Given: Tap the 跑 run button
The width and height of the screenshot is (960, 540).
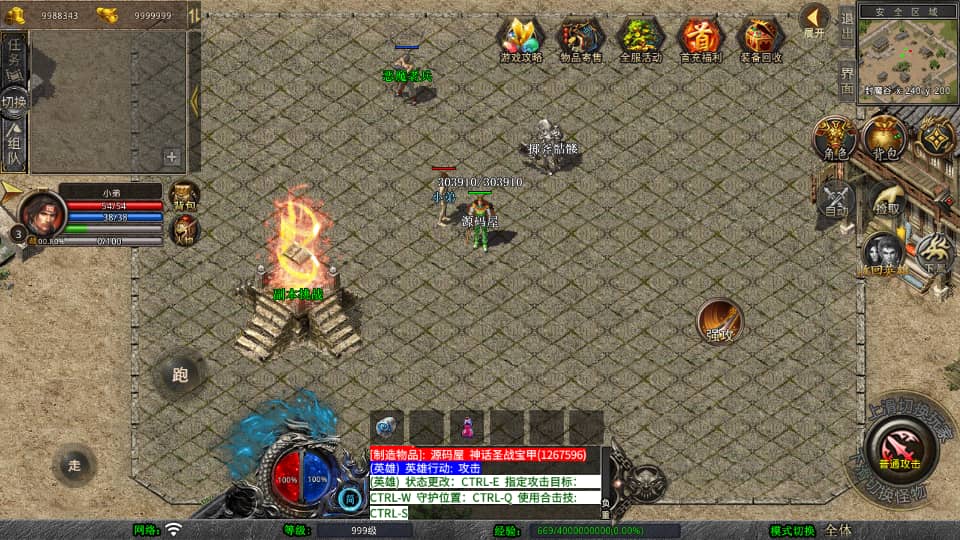Looking at the screenshot, I should pyautogui.click(x=180, y=375).
